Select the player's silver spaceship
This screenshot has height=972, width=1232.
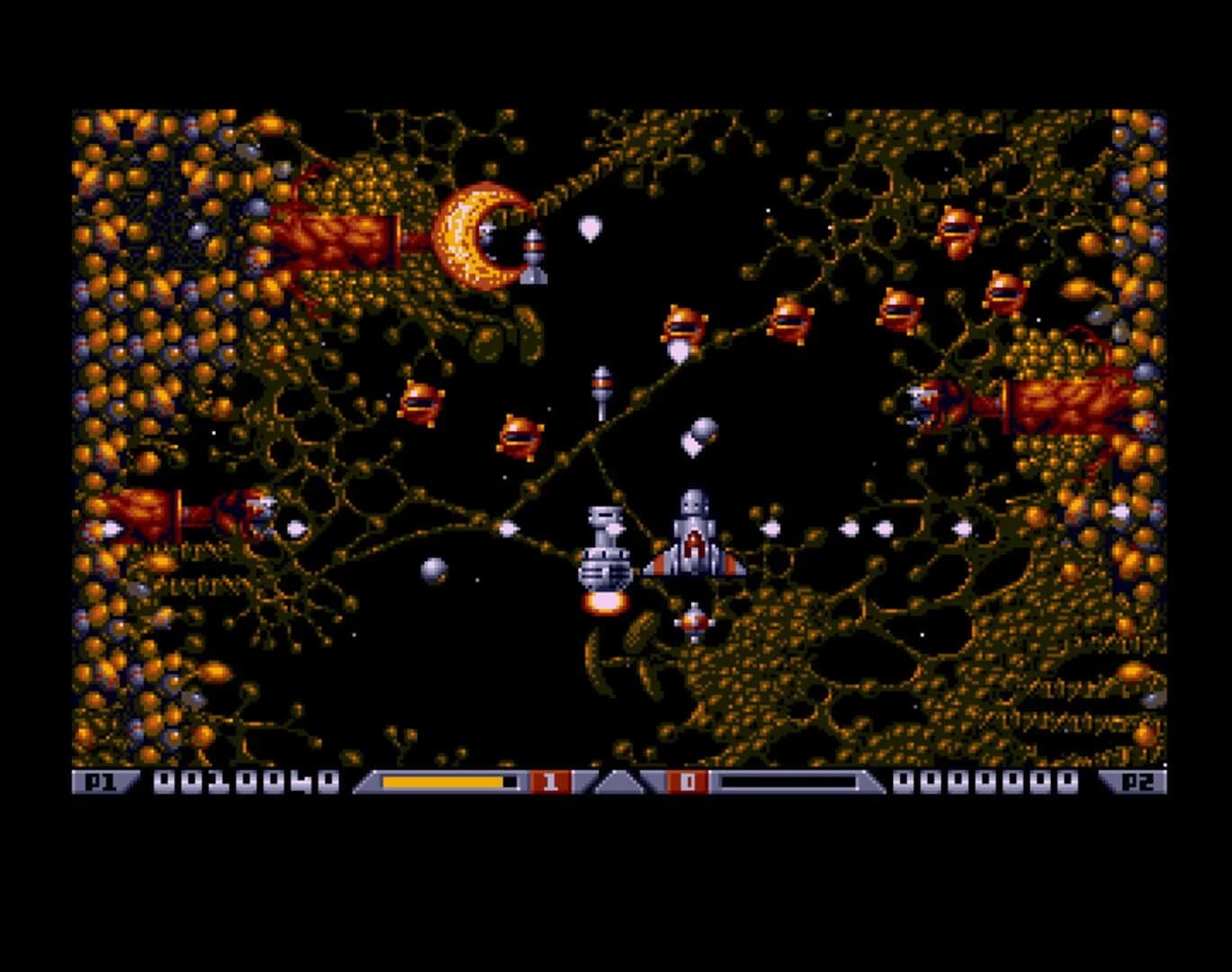[693, 540]
